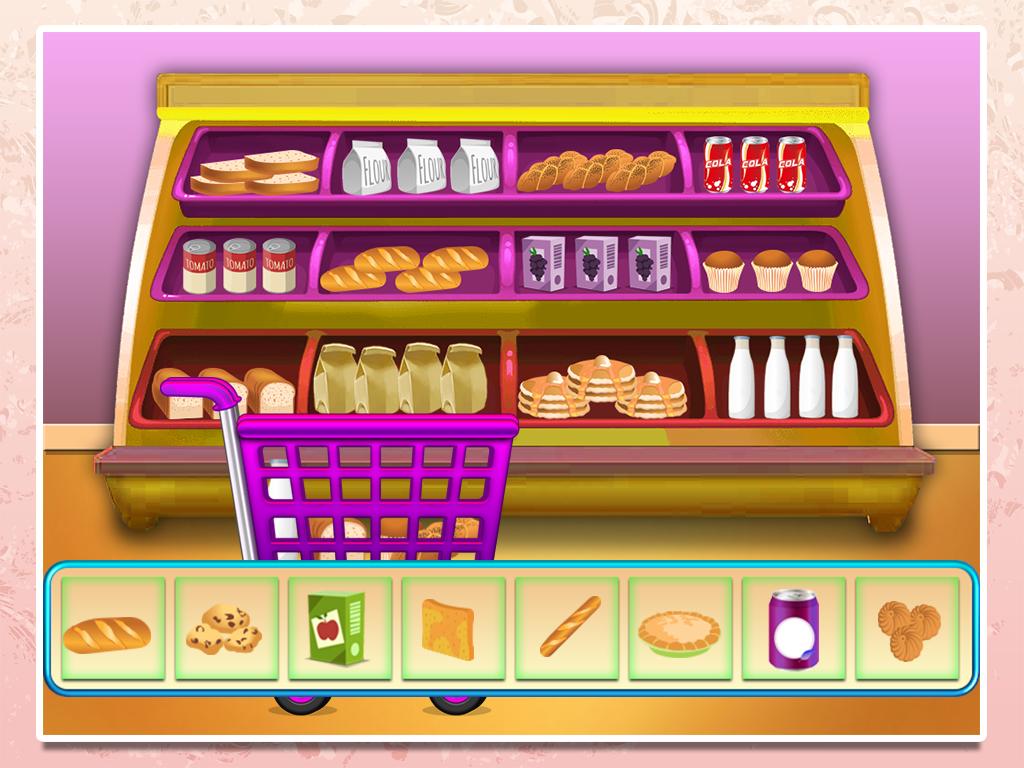Choose the pie list slot
The height and width of the screenshot is (768, 1024).
tap(680, 628)
